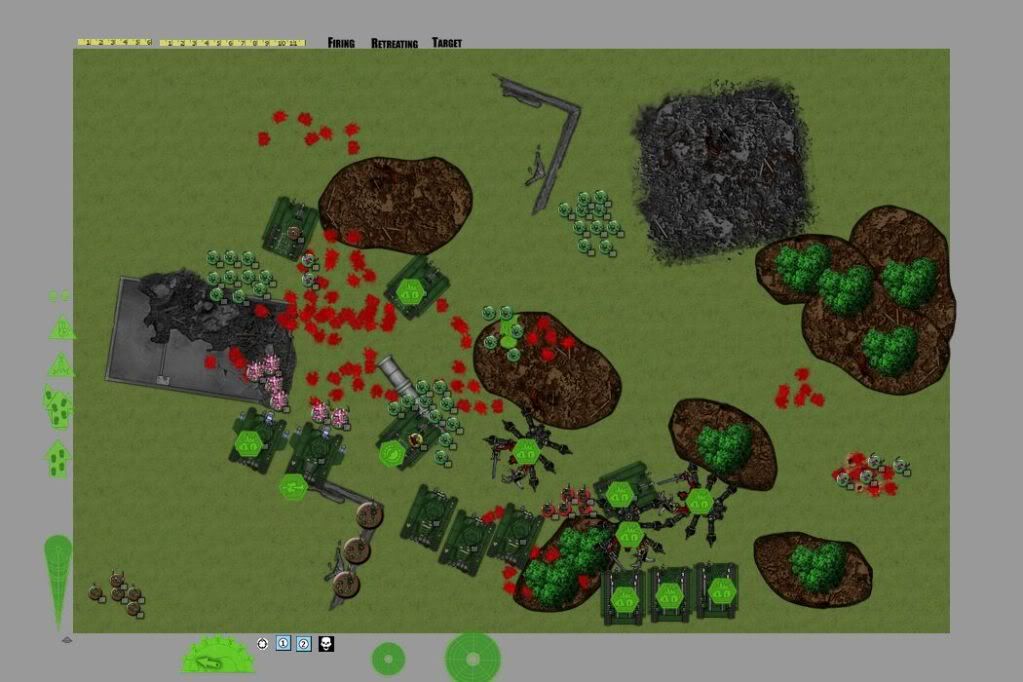
Task: Select the single green arrow formation marker
Action: 57,459
